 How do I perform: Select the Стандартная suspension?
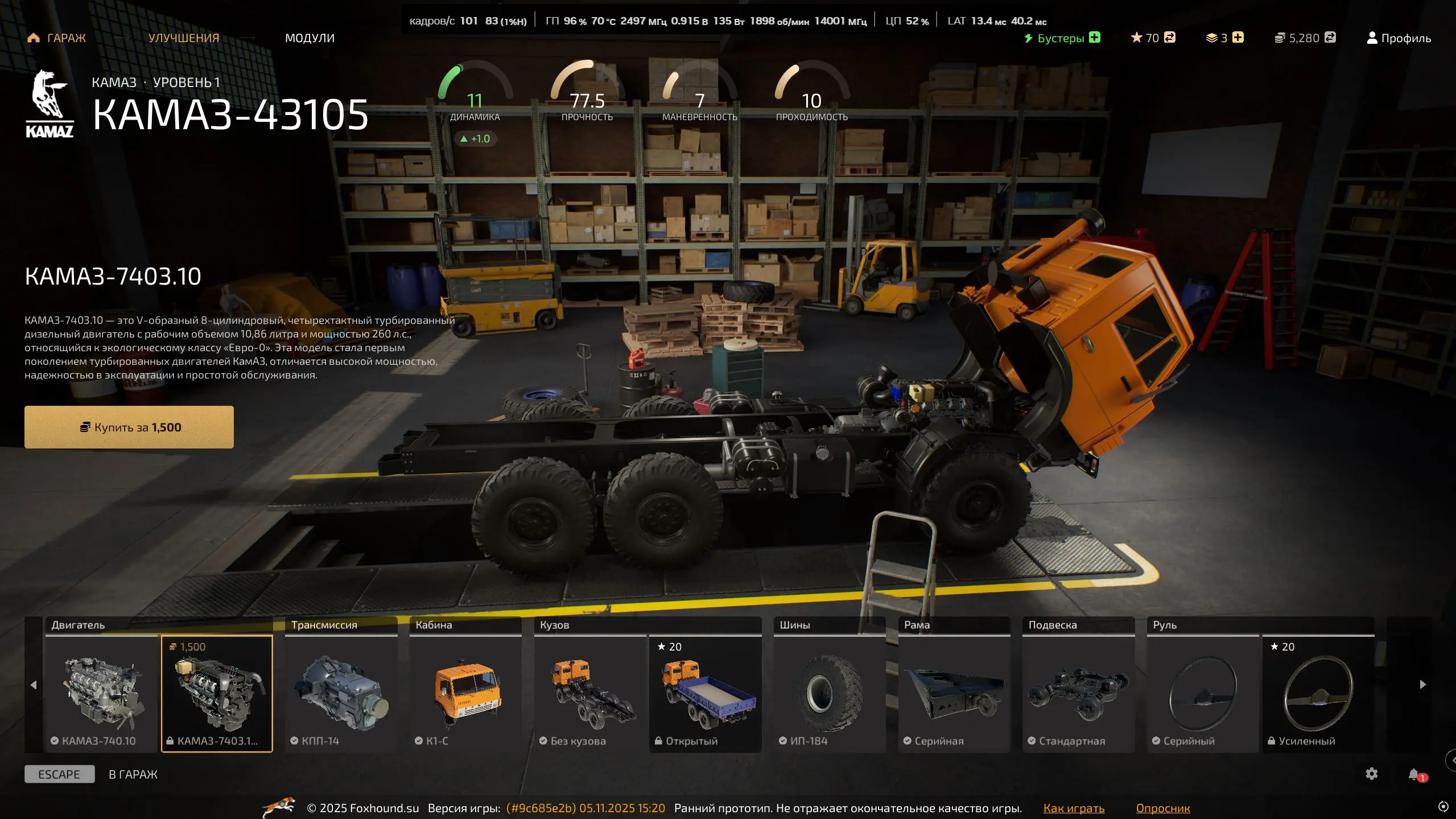point(1078,693)
